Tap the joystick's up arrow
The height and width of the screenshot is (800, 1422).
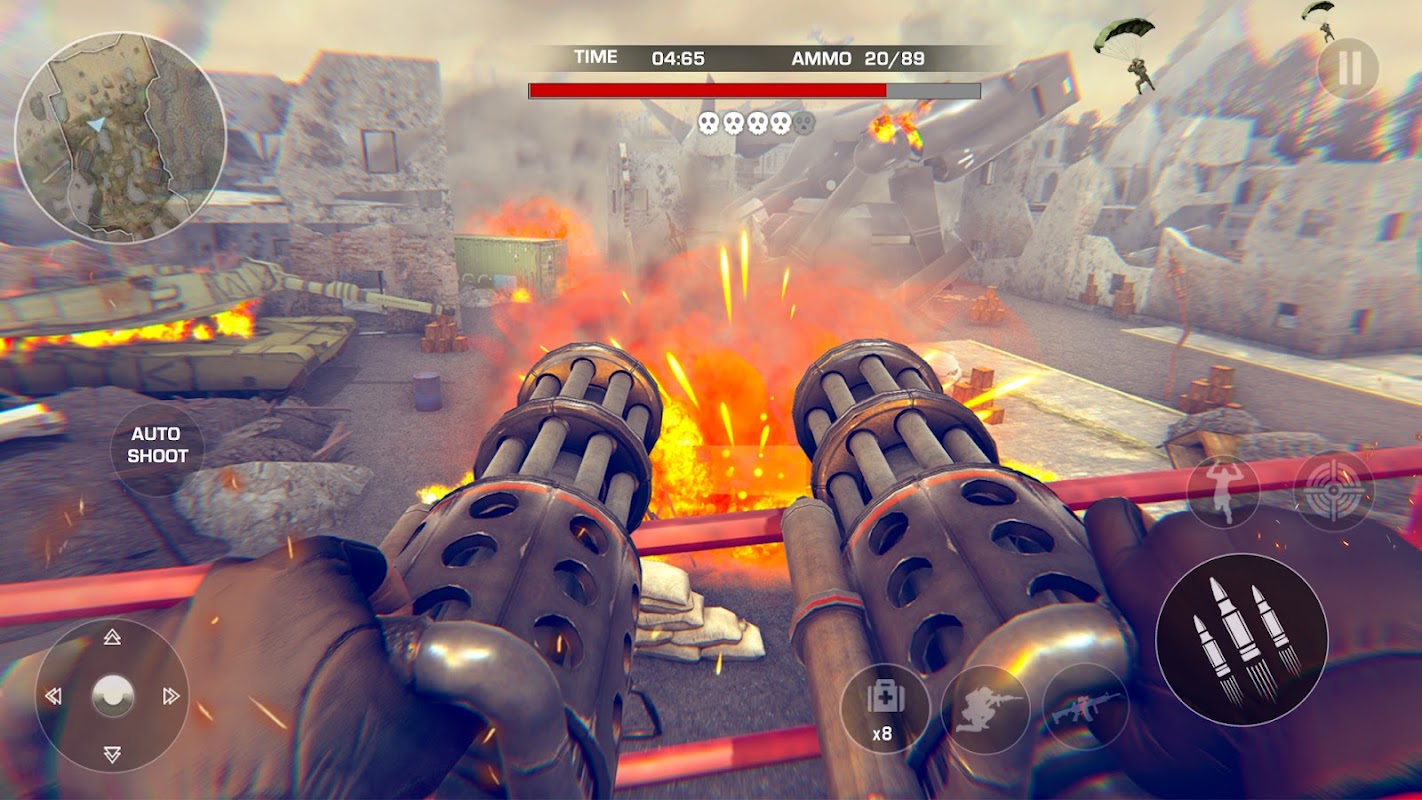click(x=112, y=637)
